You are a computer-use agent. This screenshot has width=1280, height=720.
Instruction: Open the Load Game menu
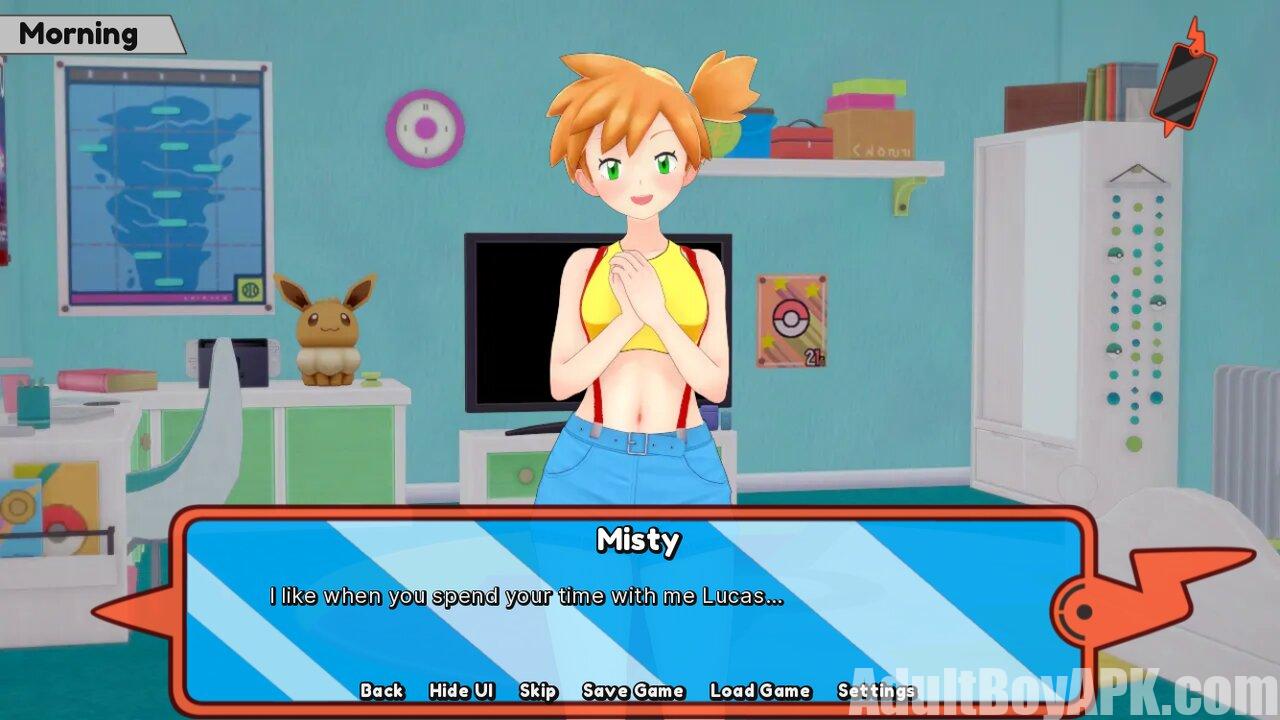[x=760, y=691]
